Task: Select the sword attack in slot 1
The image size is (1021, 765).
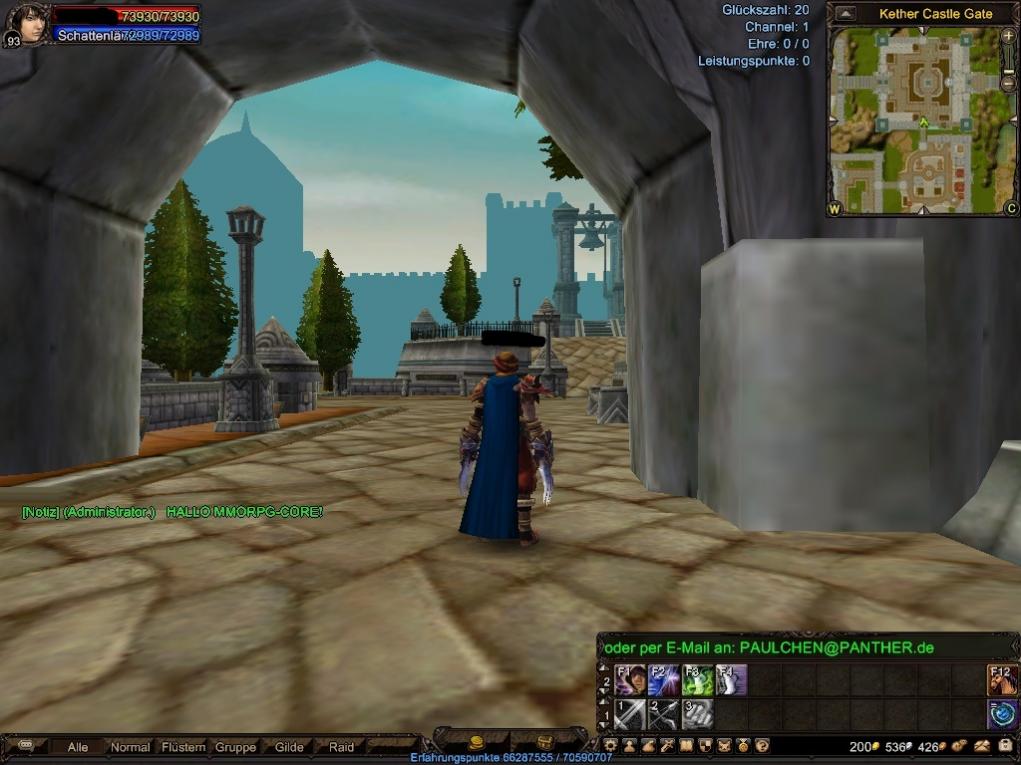Action: pos(630,714)
